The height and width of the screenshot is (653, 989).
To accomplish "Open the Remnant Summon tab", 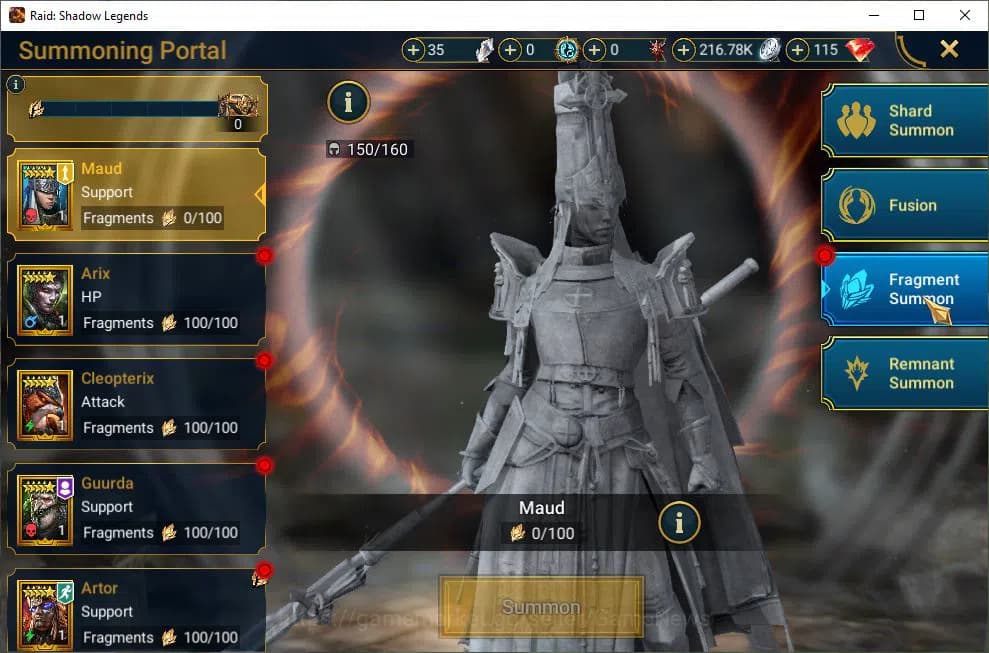I will click(905, 373).
